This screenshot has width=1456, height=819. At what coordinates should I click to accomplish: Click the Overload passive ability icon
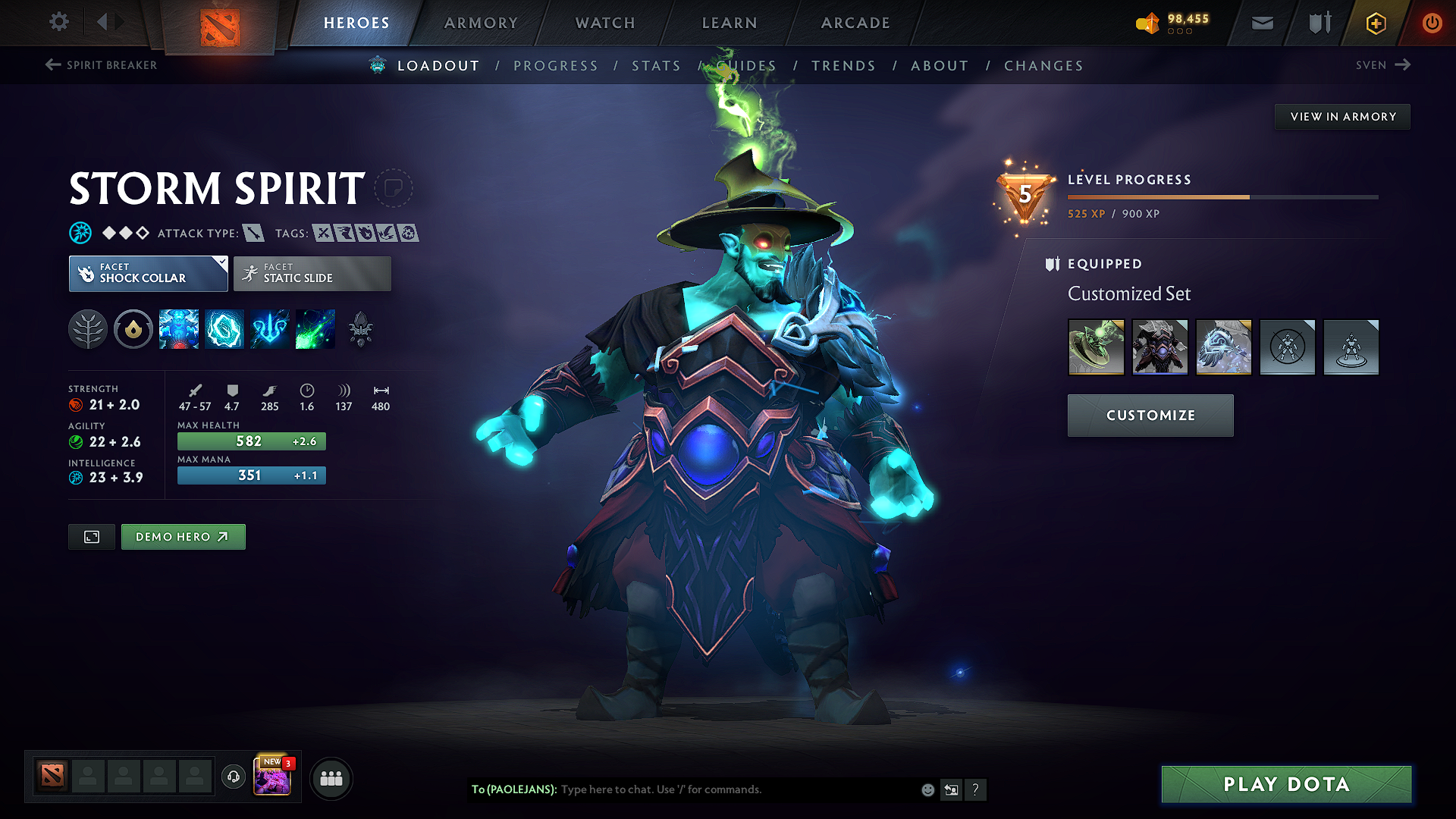[x=269, y=329]
